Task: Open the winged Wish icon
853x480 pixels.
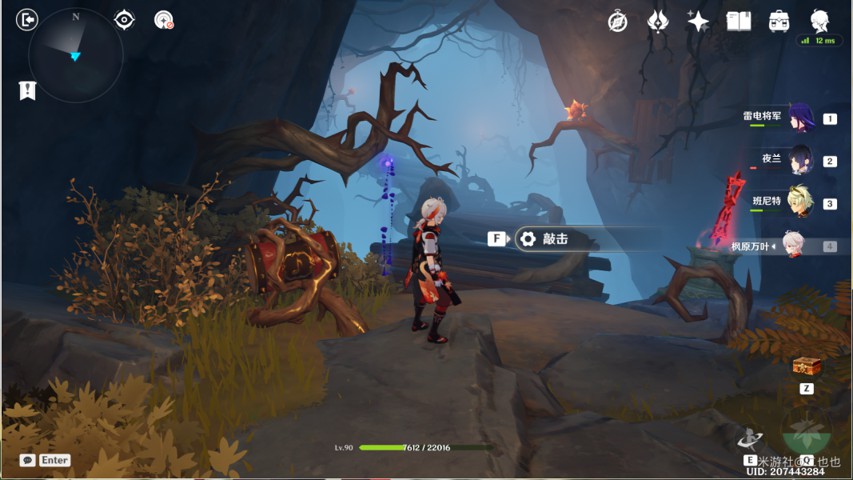Action: pos(658,21)
